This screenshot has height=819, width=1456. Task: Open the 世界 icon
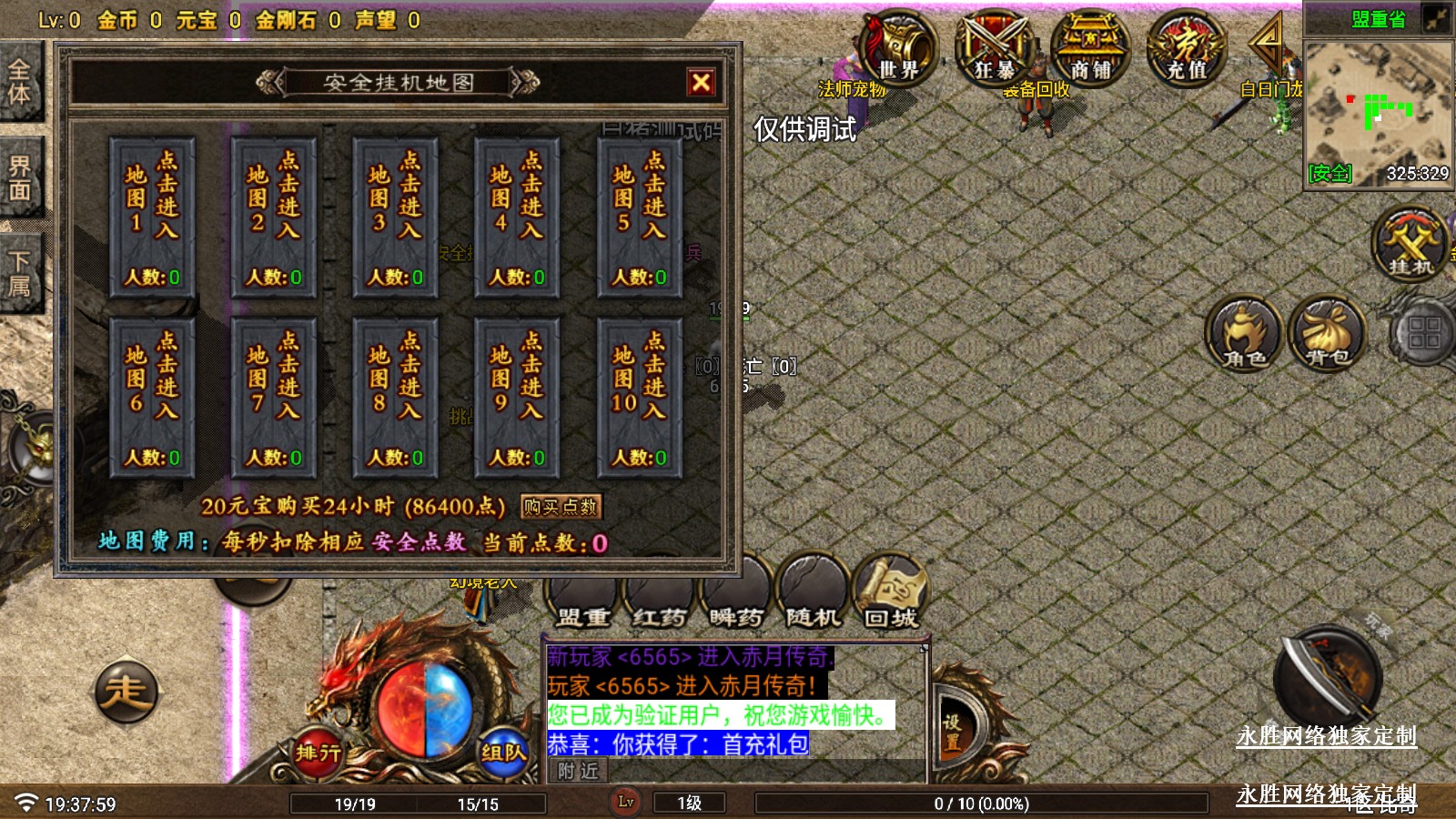897,47
